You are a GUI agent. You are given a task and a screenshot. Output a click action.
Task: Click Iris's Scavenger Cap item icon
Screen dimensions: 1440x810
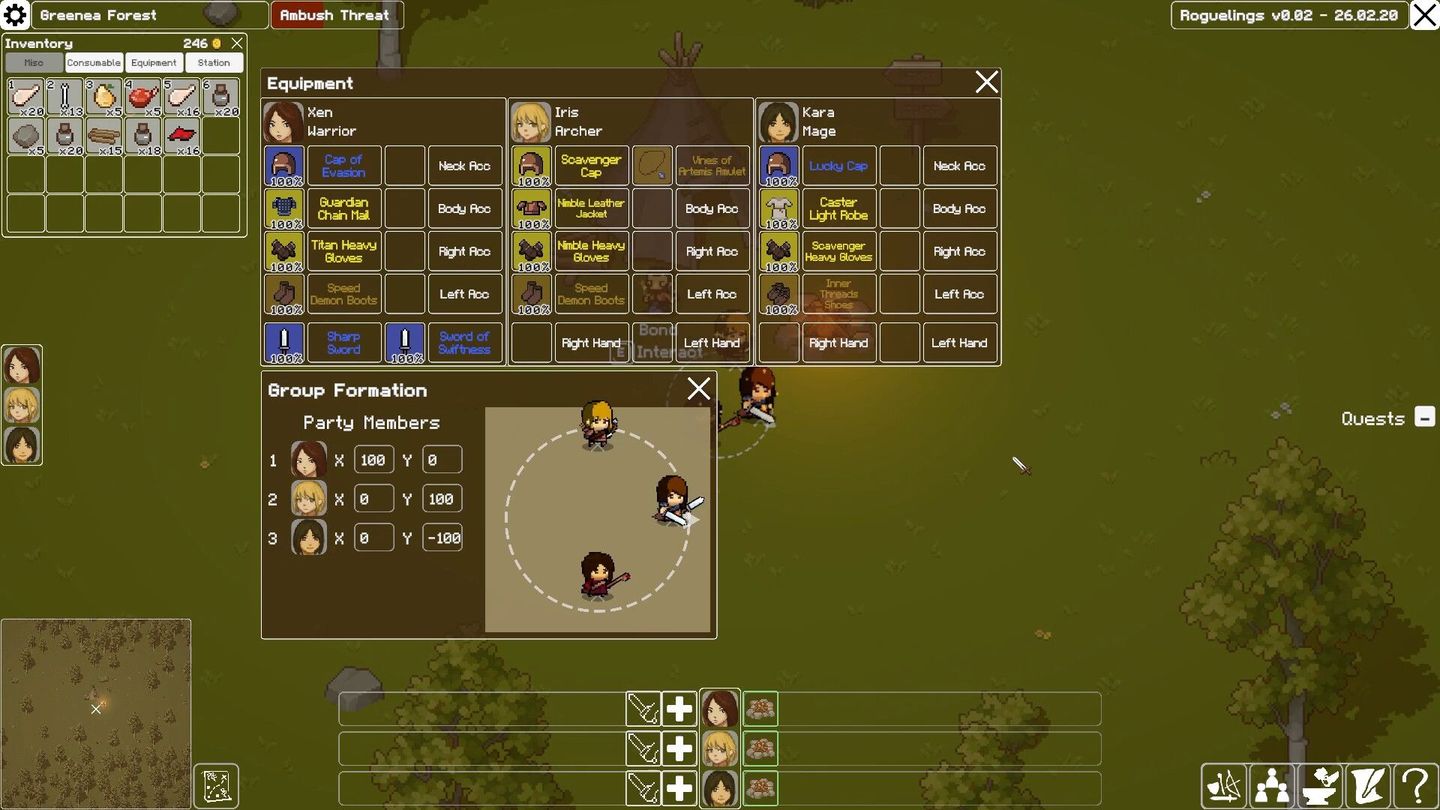(x=531, y=164)
